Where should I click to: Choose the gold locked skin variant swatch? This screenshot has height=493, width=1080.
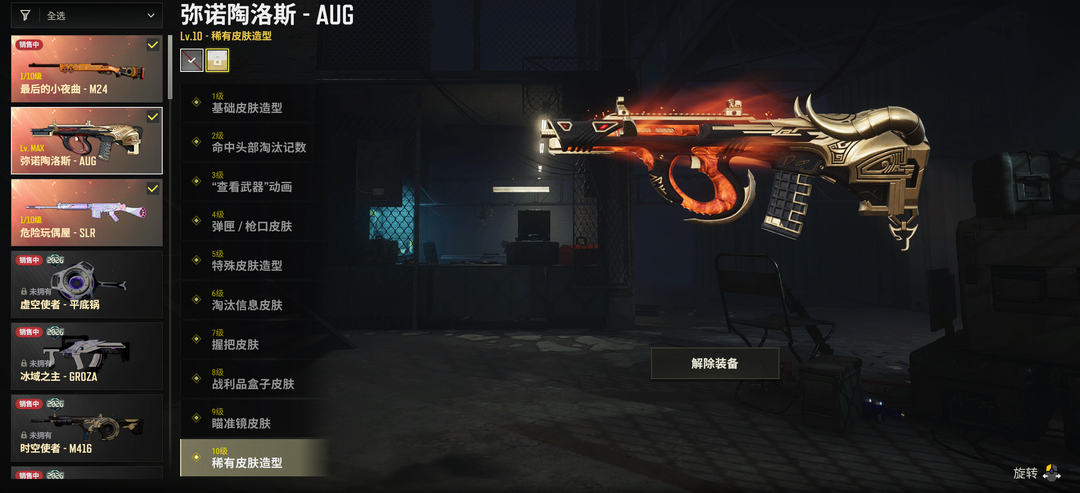(x=217, y=60)
